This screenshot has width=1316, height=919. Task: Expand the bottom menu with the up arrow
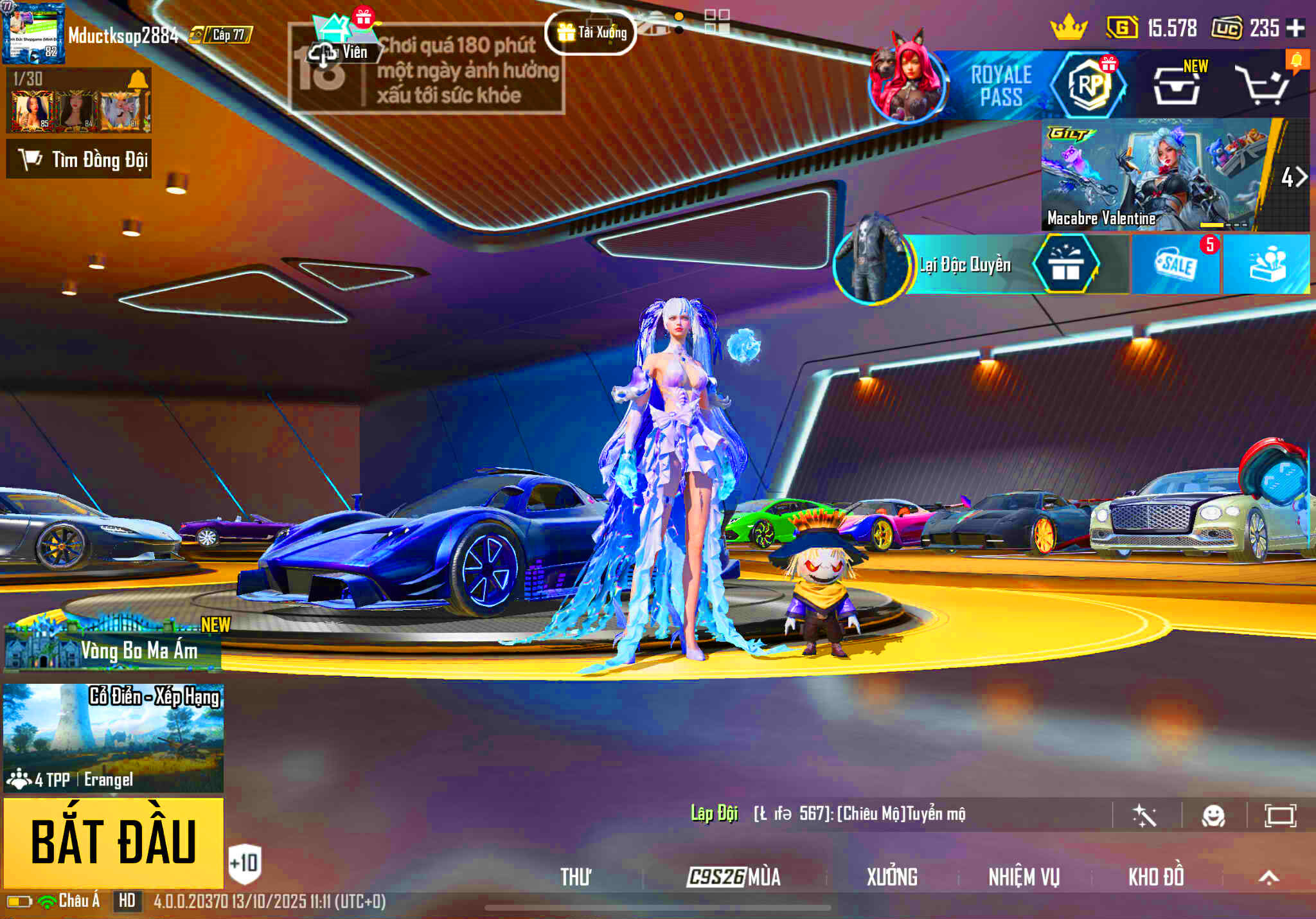[1268, 877]
